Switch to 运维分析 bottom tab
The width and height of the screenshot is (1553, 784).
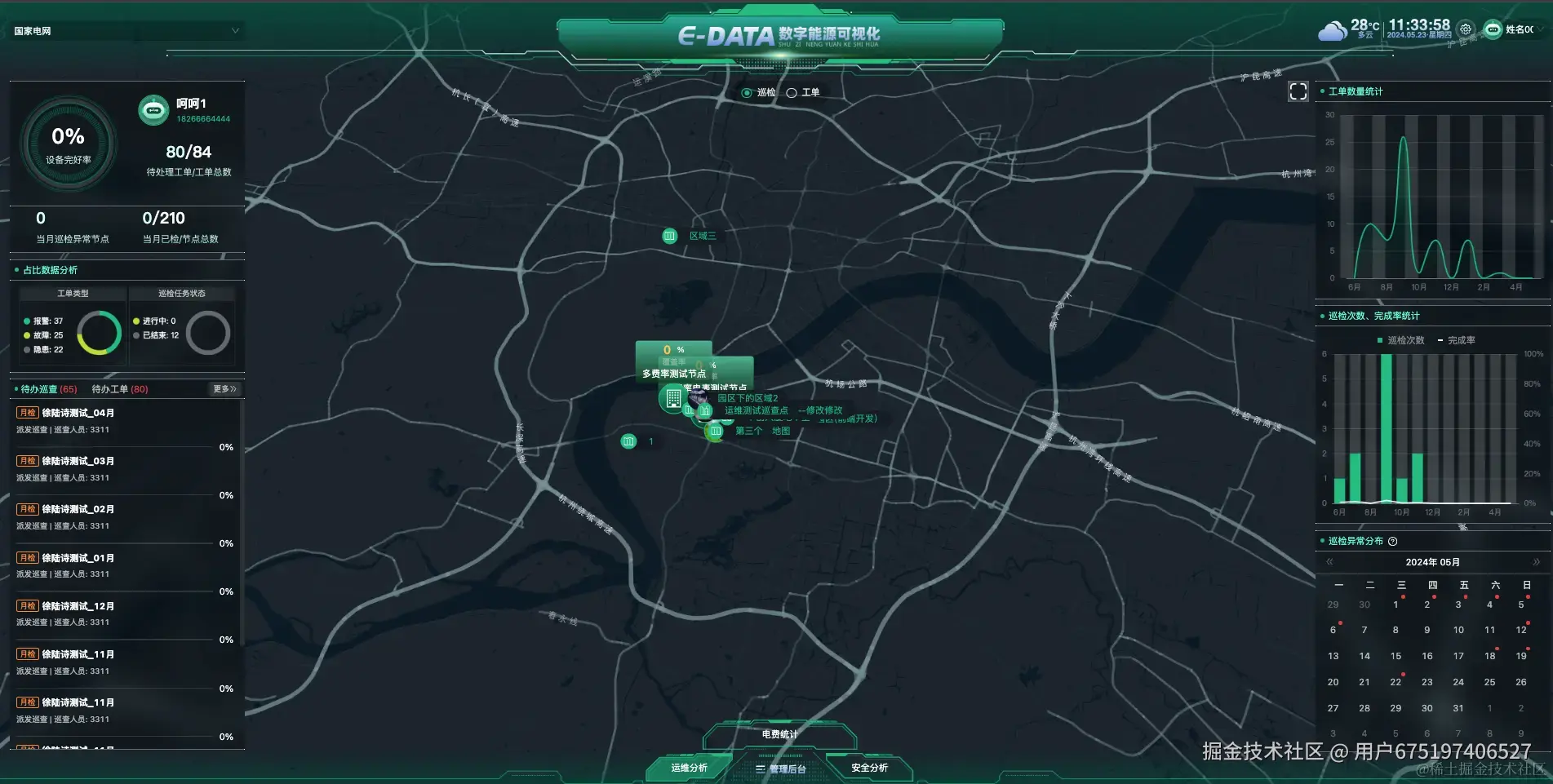point(689,768)
